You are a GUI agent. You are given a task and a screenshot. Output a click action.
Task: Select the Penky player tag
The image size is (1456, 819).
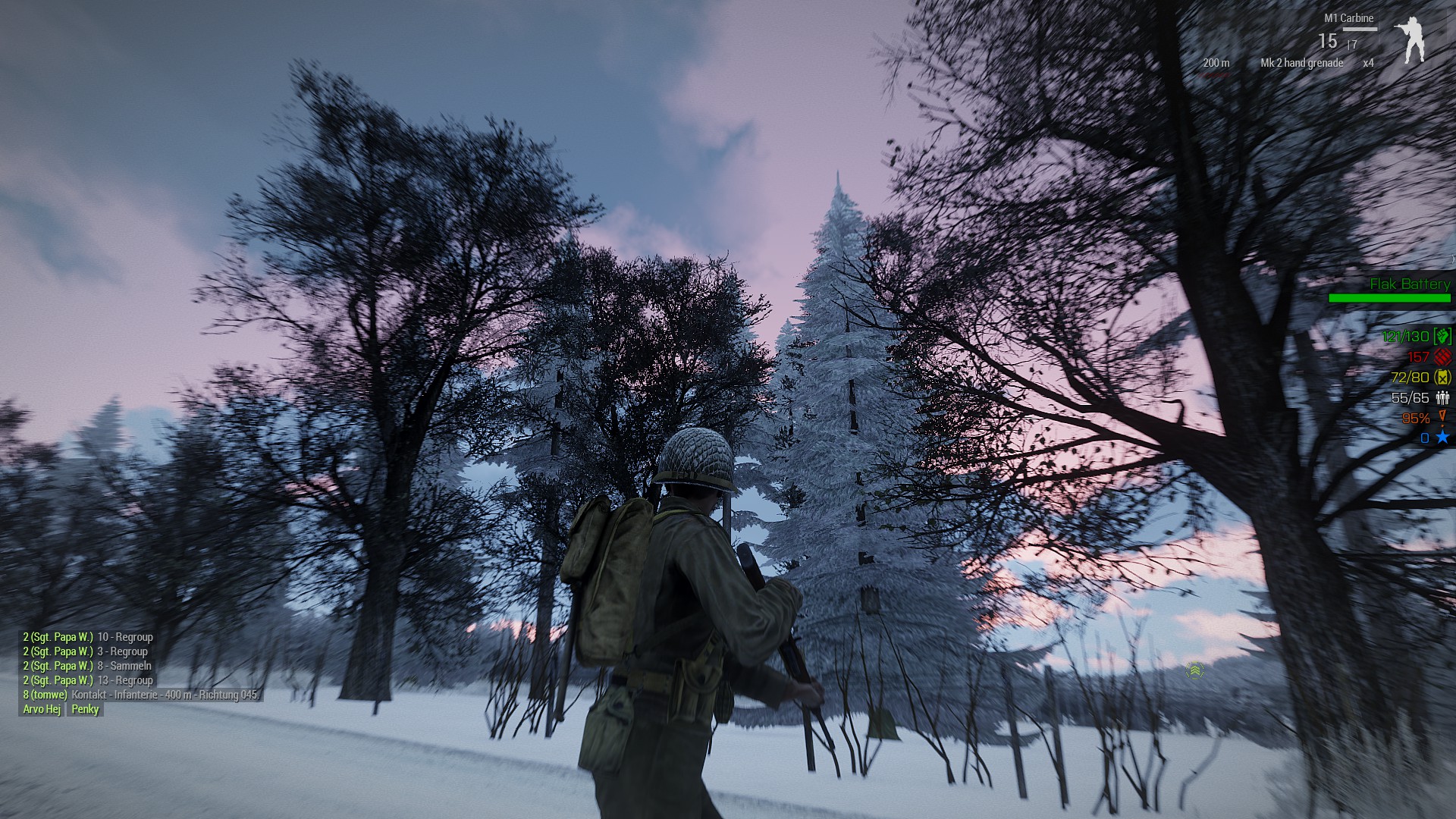pyautogui.click(x=85, y=709)
